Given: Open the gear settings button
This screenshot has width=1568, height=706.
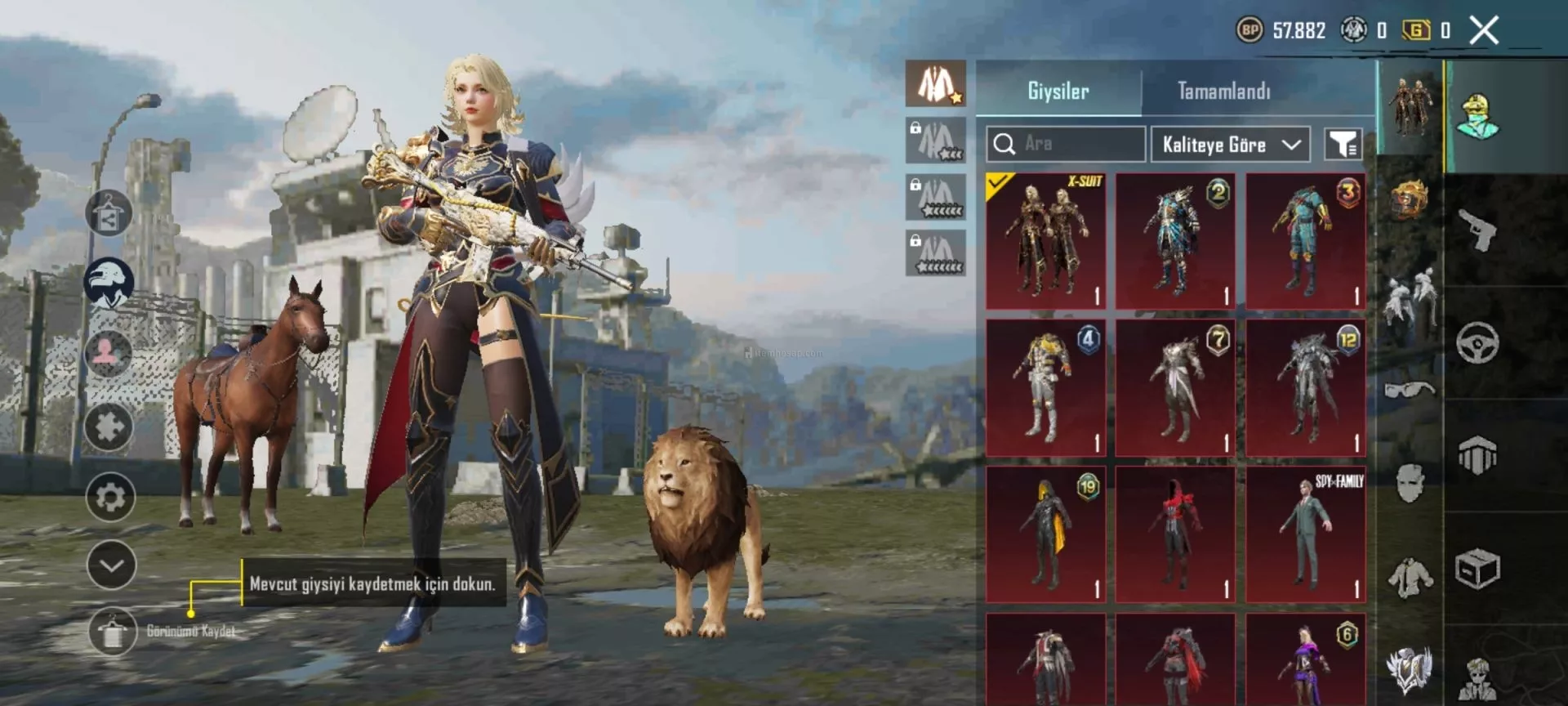Looking at the screenshot, I should tap(110, 497).
